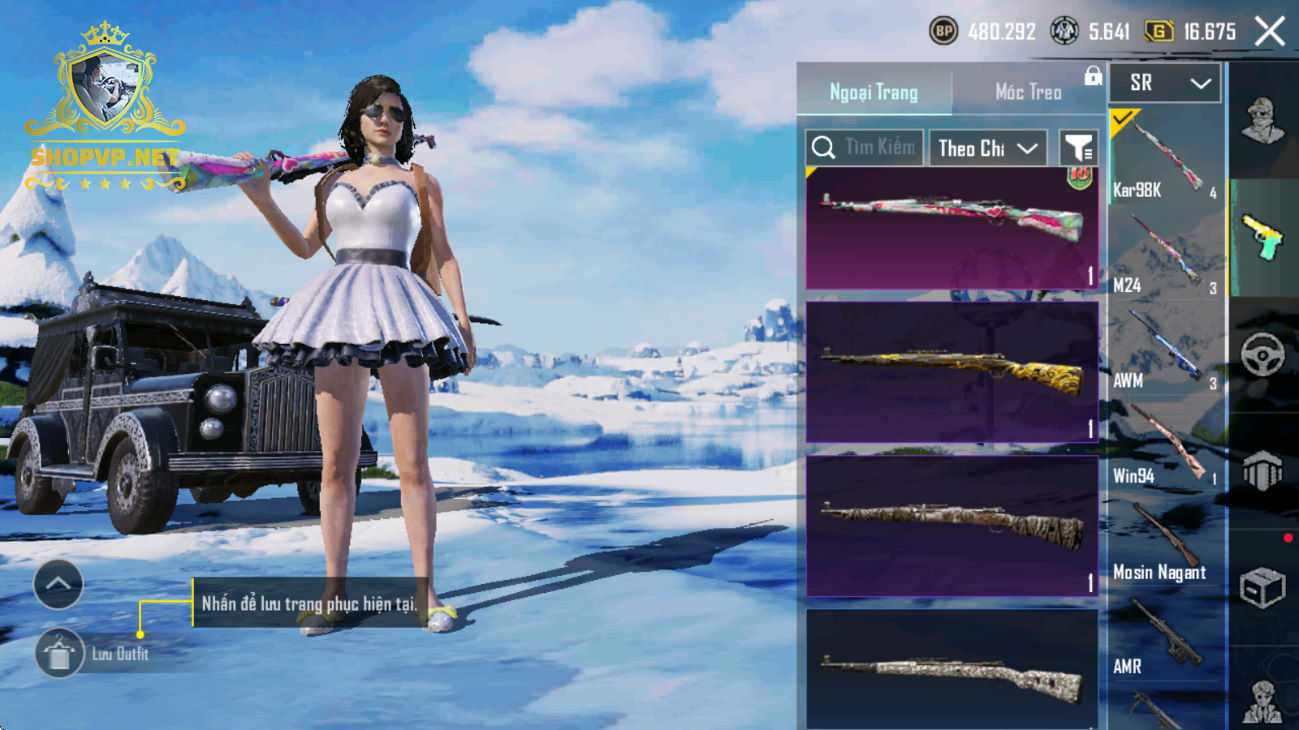Open the locked Móc Treo tab
1299x730 pixels.
(x=1029, y=92)
